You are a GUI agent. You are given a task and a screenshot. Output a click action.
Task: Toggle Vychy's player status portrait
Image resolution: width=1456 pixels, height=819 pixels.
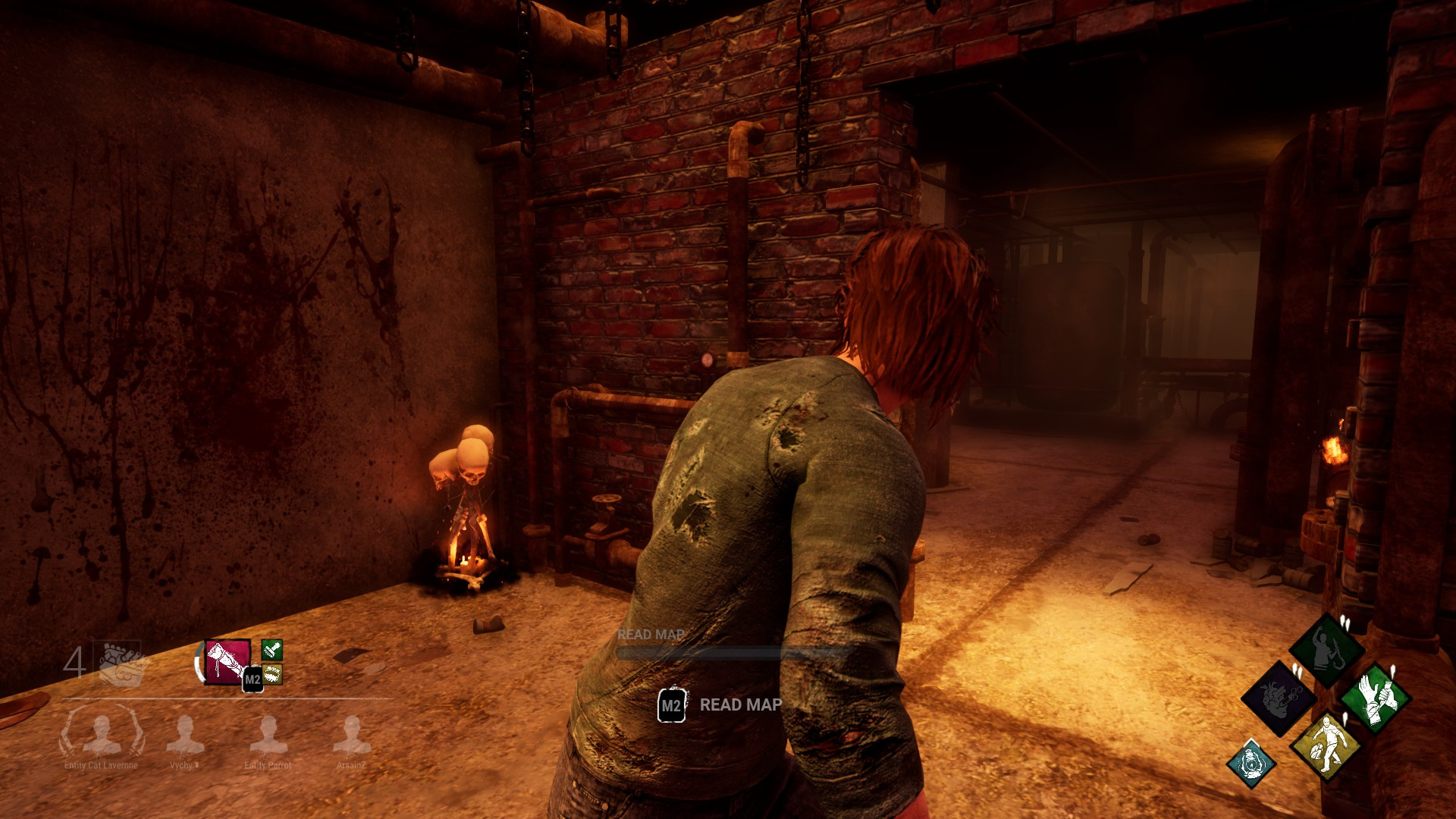click(x=186, y=735)
